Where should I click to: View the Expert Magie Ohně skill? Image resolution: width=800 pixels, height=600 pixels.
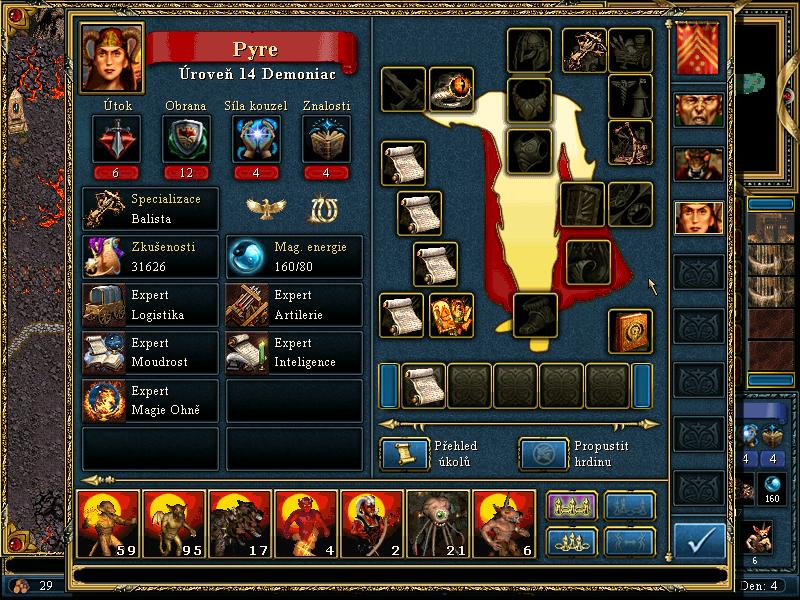pos(150,401)
